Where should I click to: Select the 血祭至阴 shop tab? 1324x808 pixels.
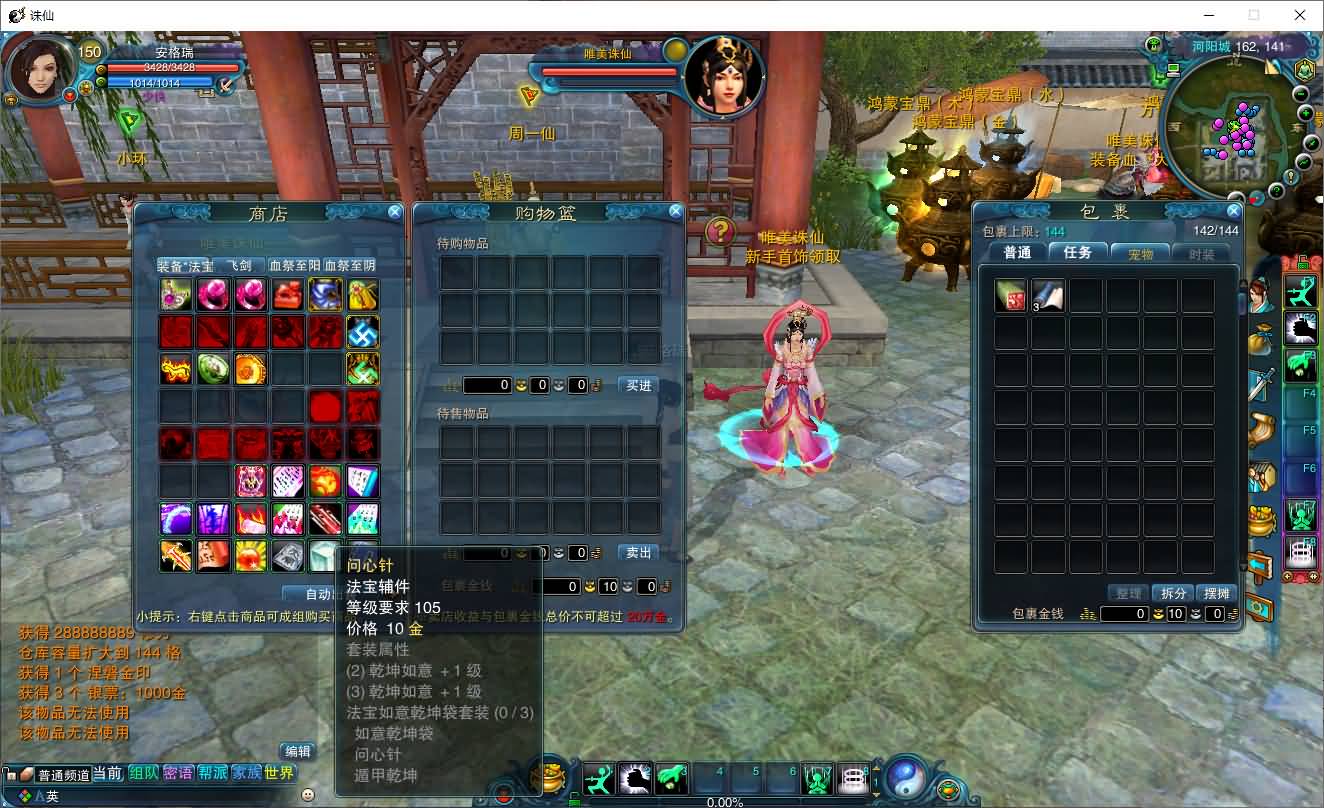coord(350,266)
